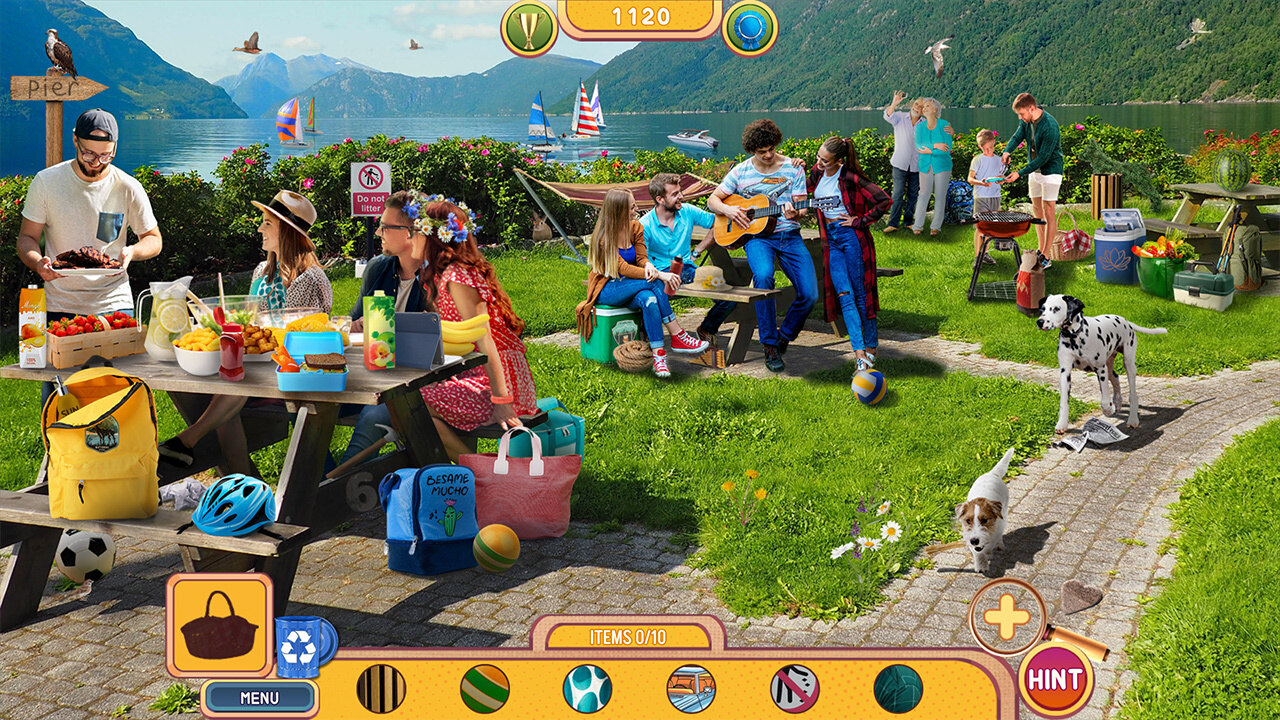Activate the magnifying glass zoom tool
Screen dimensions: 1280x720
[1007, 618]
